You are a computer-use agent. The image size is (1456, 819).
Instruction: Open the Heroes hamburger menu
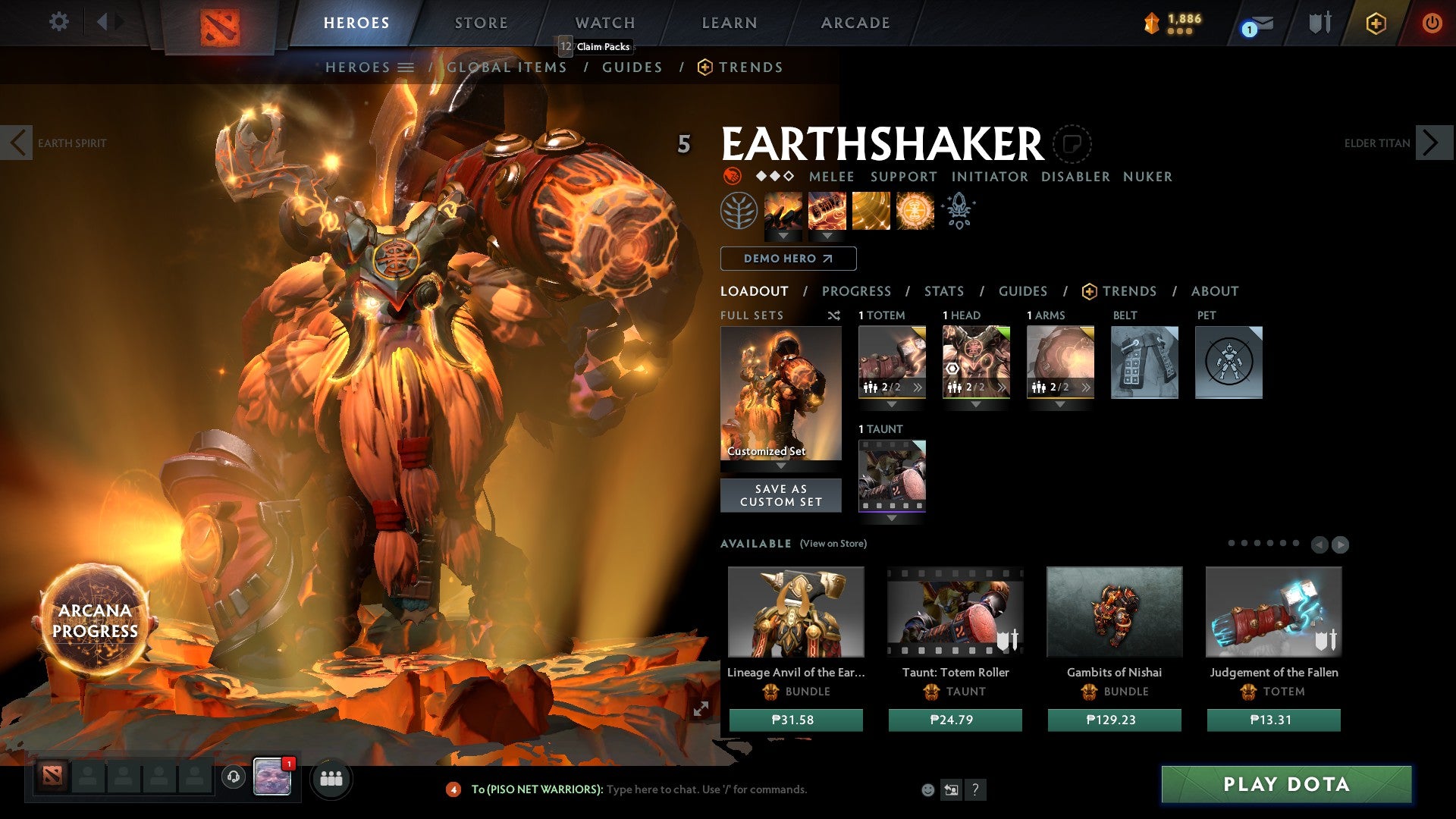pos(405,67)
